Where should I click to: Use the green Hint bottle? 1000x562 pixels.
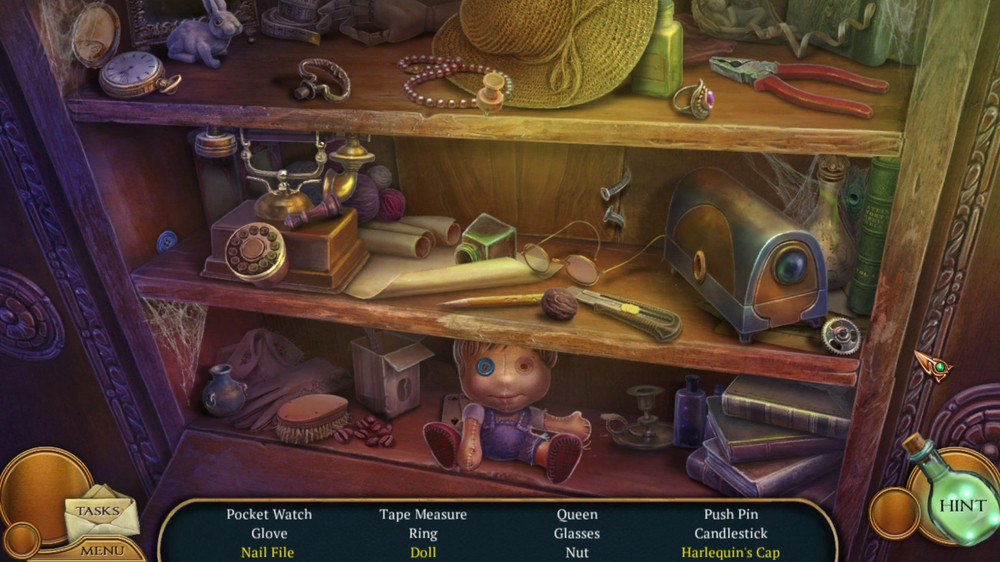click(x=957, y=503)
